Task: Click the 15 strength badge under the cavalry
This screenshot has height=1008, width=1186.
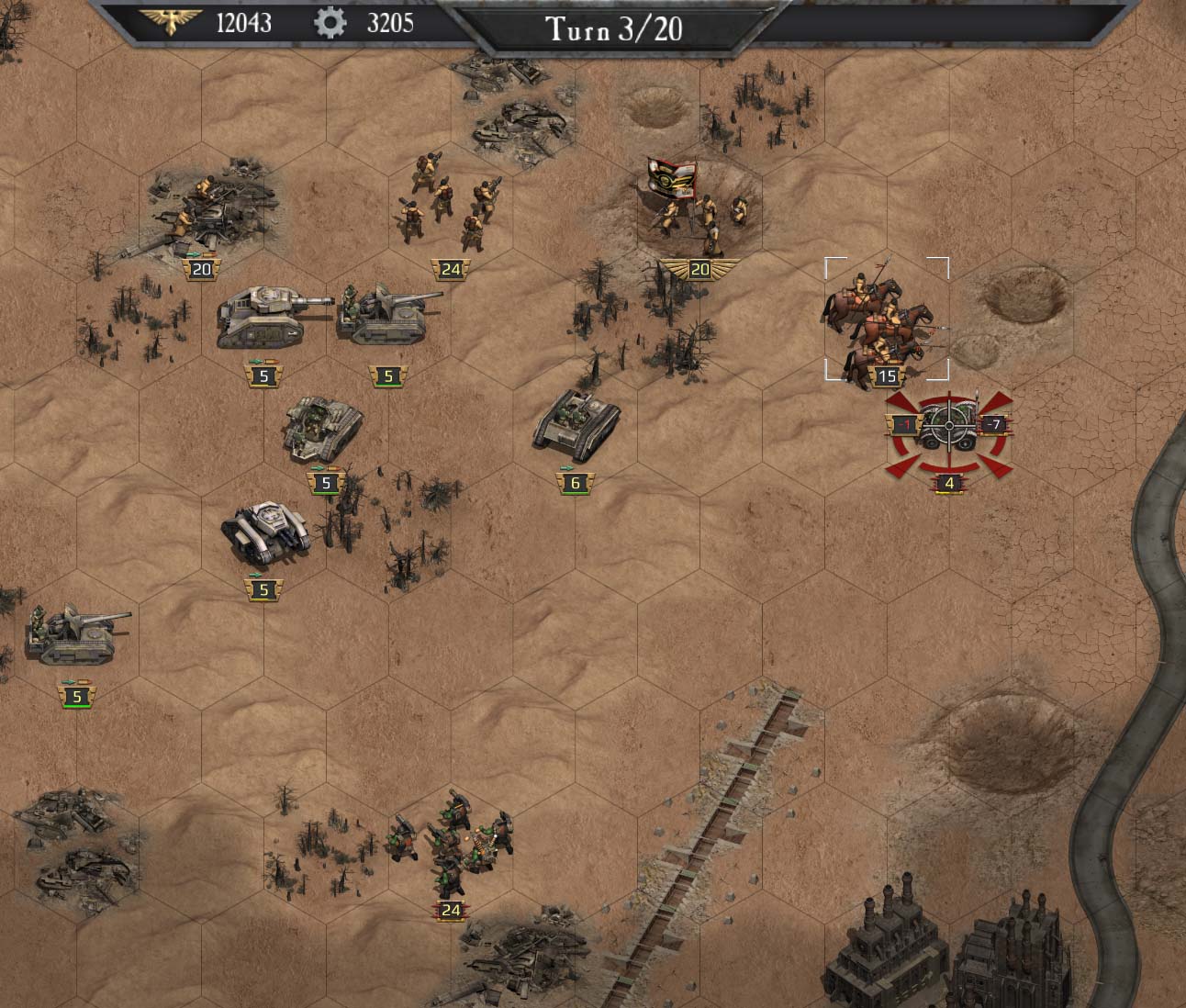Action: (887, 375)
